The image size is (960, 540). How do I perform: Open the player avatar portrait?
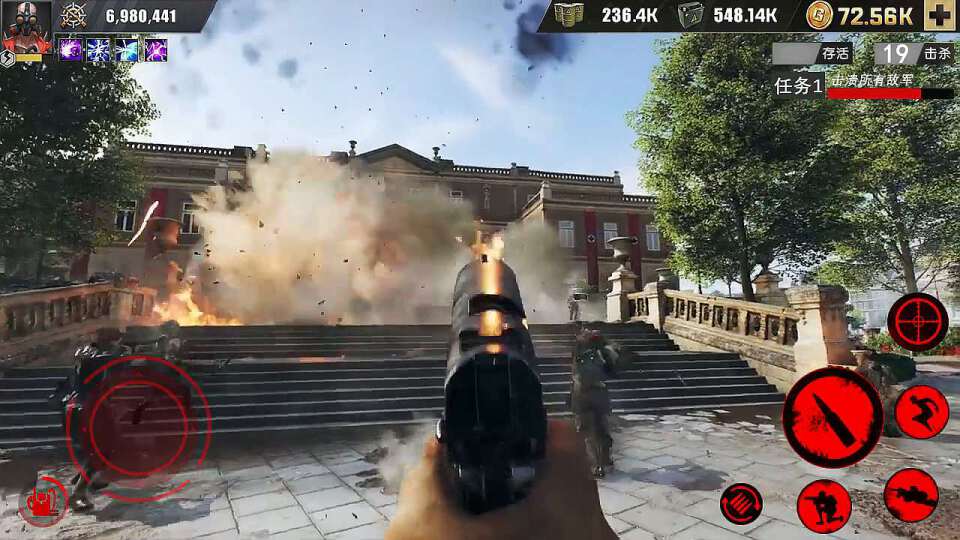[x=26, y=26]
